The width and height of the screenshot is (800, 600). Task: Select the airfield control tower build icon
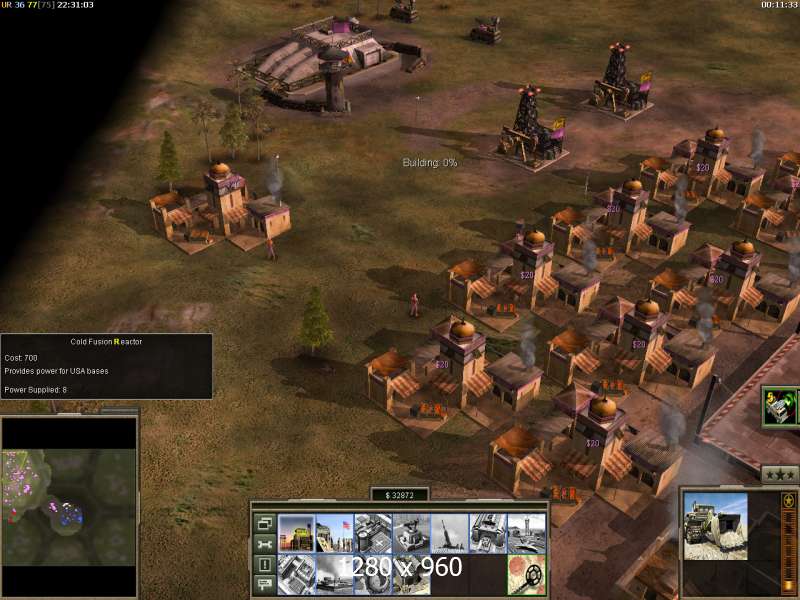[x=525, y=533]
